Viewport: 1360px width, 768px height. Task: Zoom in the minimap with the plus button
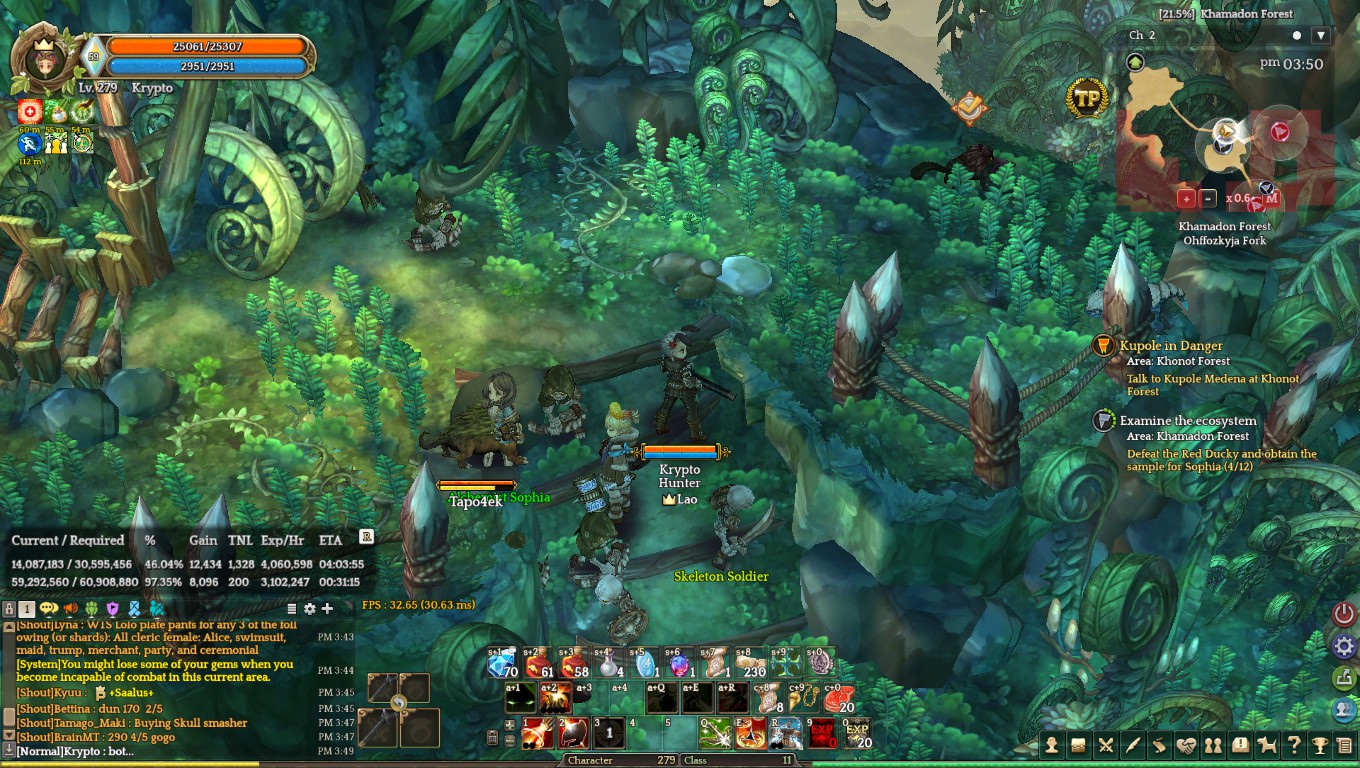click(1186, 198)
